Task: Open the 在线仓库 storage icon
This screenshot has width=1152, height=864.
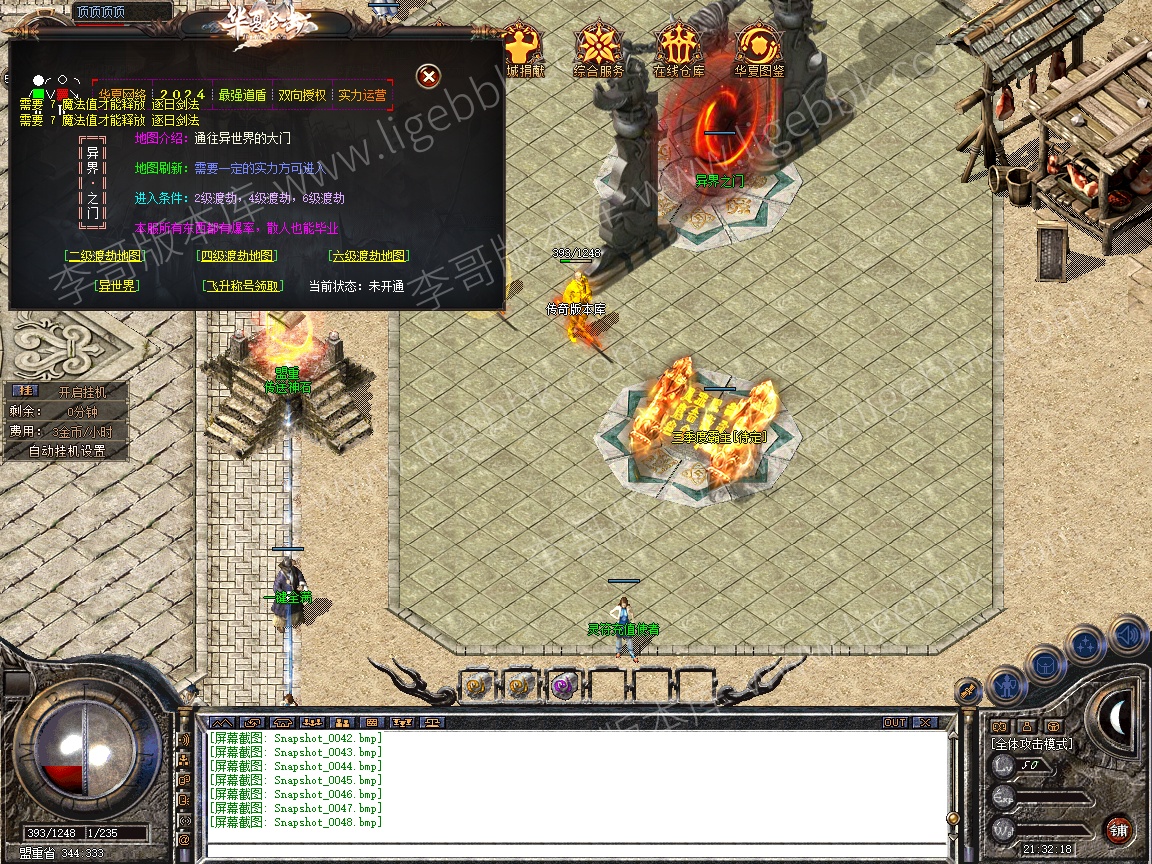Action: click(x=679, y=50)
